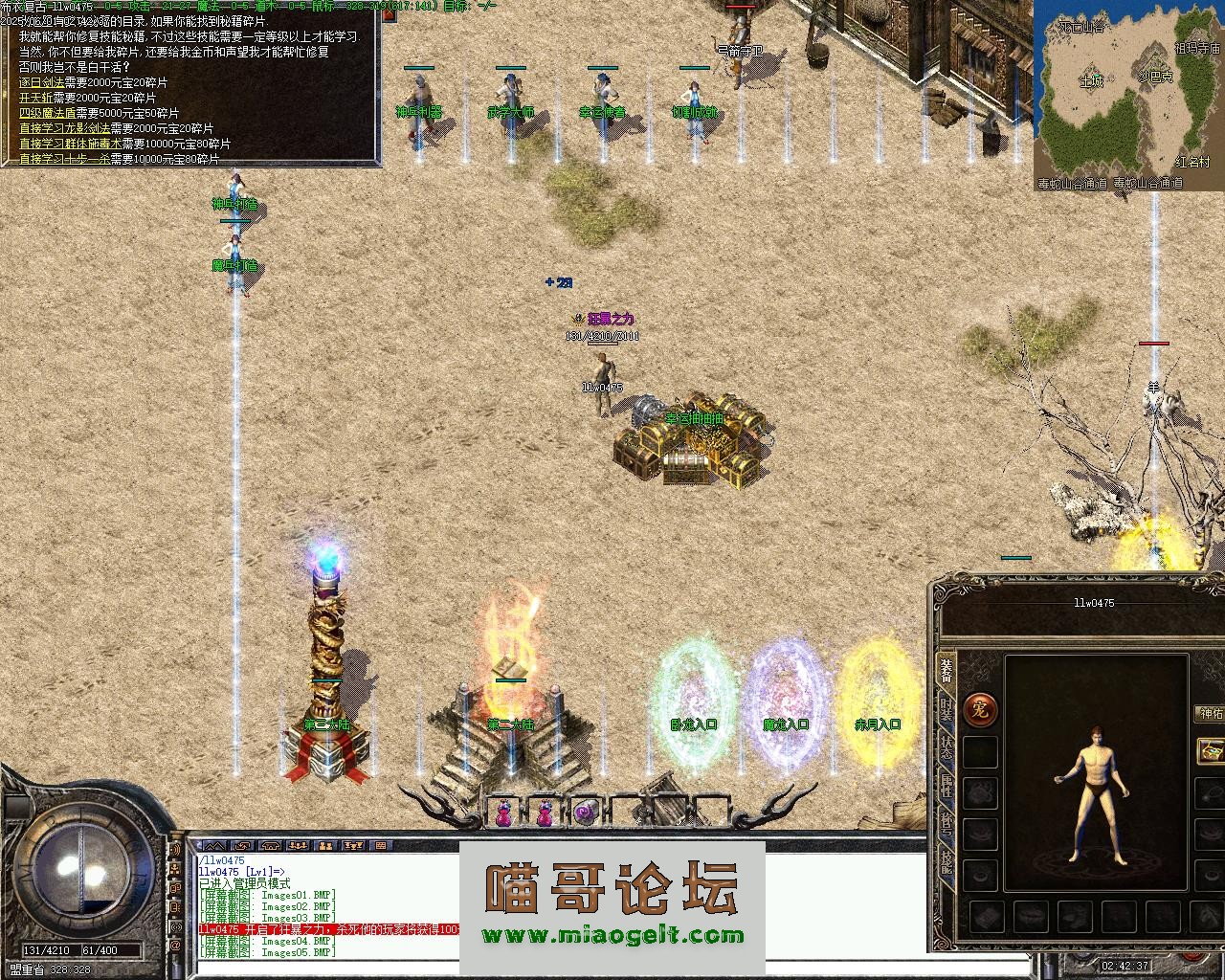Open the 神佑 button

tap(1211, 713)
